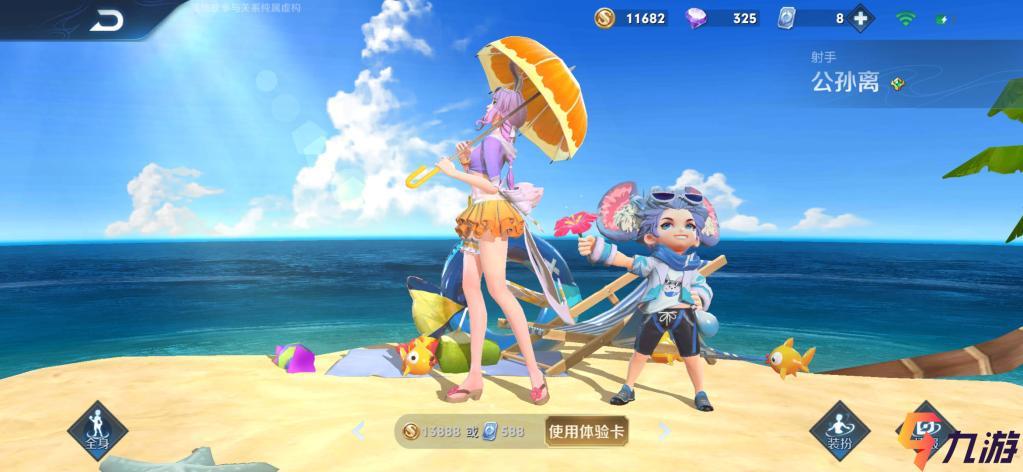The image size is (1023, 472).
Task: Click the 使用体验卡 button
Action: pyautogui.click(x=587, y=432)
